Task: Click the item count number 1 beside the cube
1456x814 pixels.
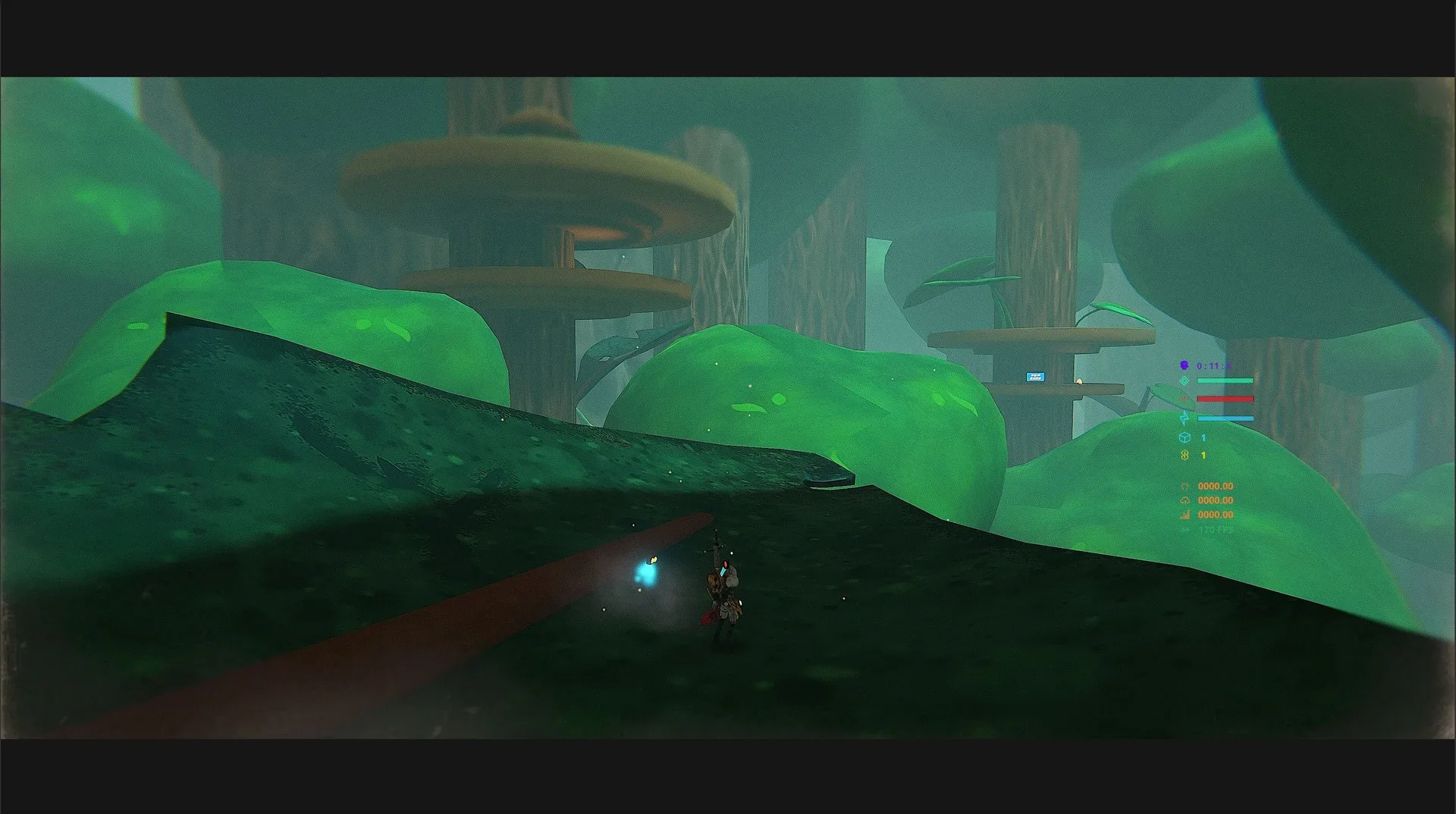Action: coord(1203,437)
